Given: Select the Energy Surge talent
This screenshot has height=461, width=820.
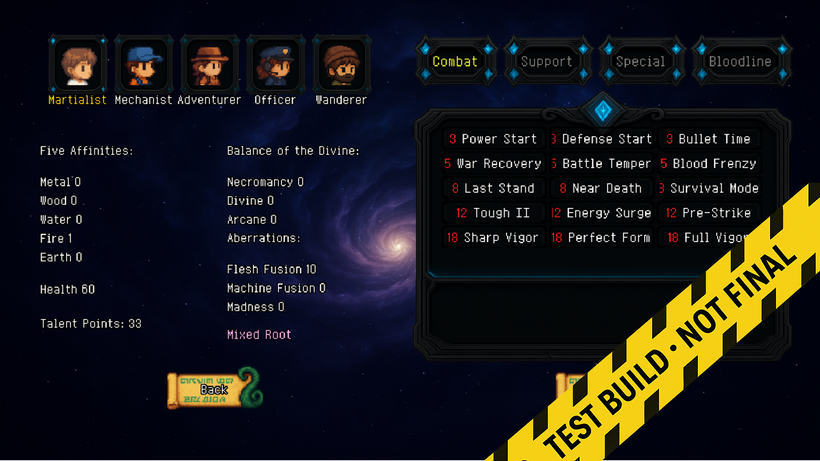Looking at the screenshot, I should [x=600, y=213].
